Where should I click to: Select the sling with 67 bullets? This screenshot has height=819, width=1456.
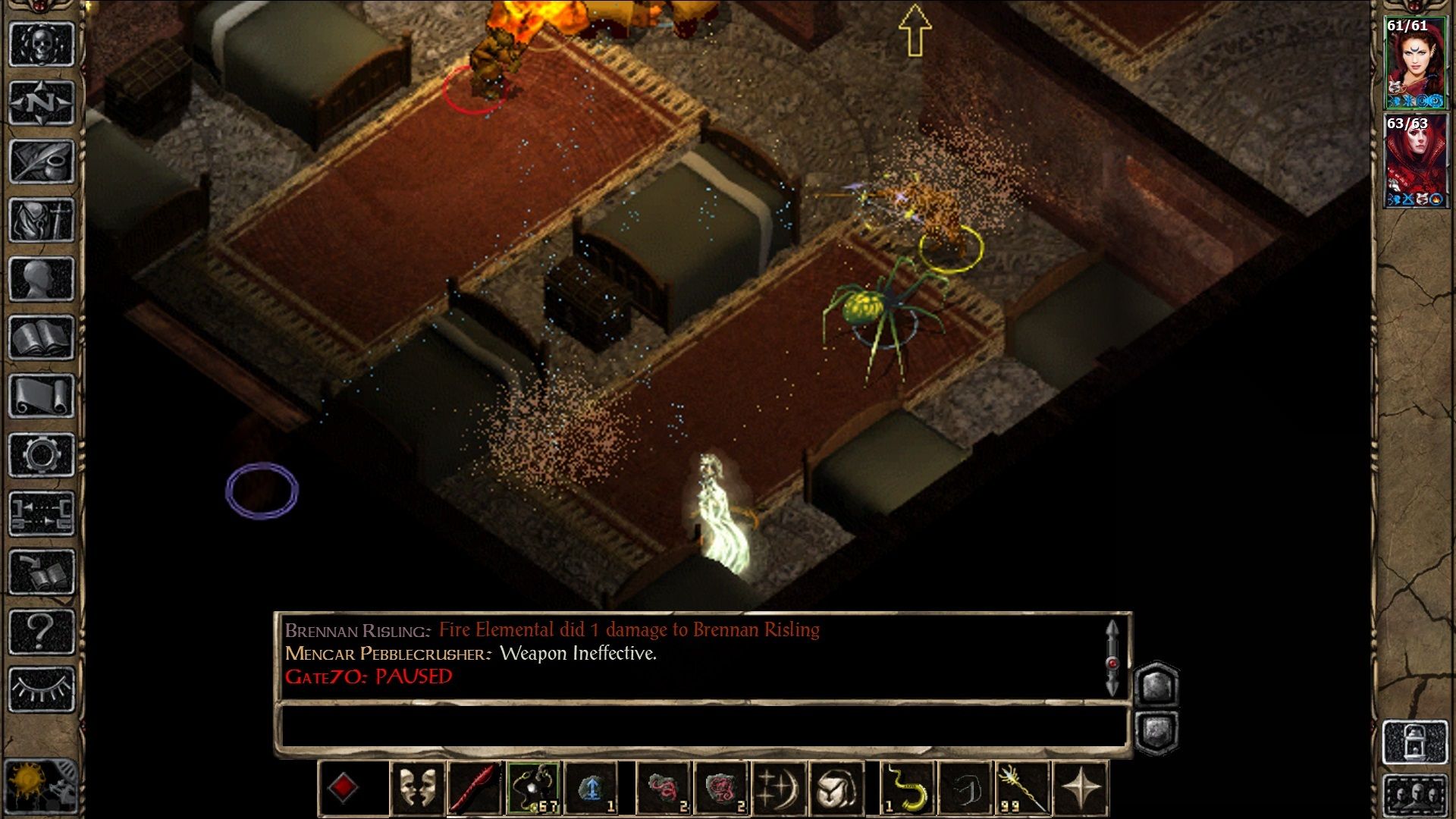(534, 789)
